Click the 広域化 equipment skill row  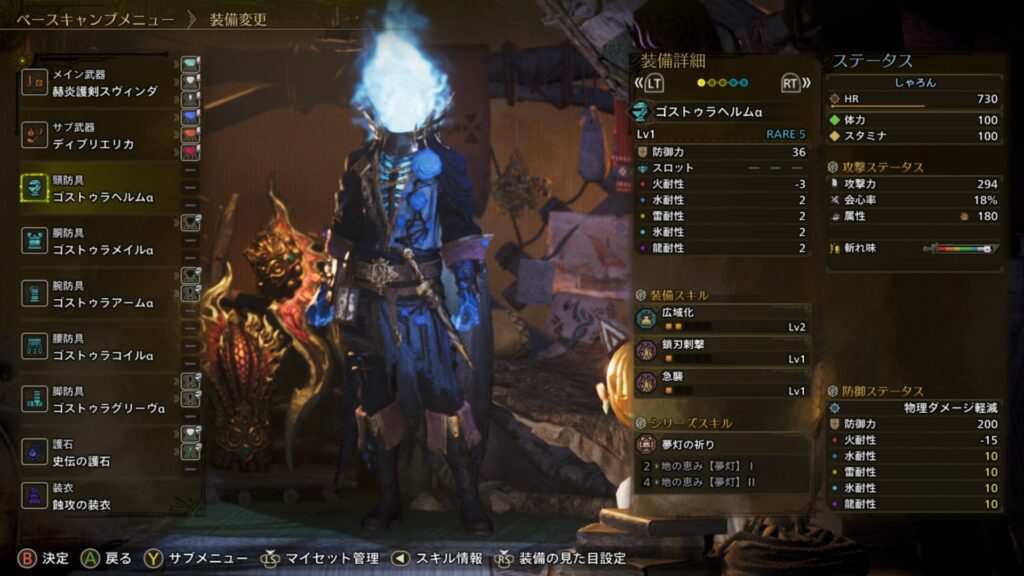click(x=722, y=319)
